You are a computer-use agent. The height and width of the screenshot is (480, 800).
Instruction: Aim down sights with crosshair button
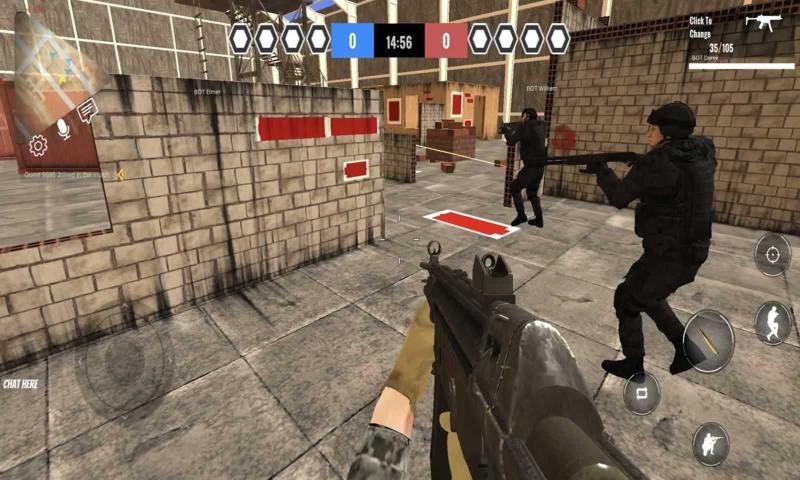point(772,254)
